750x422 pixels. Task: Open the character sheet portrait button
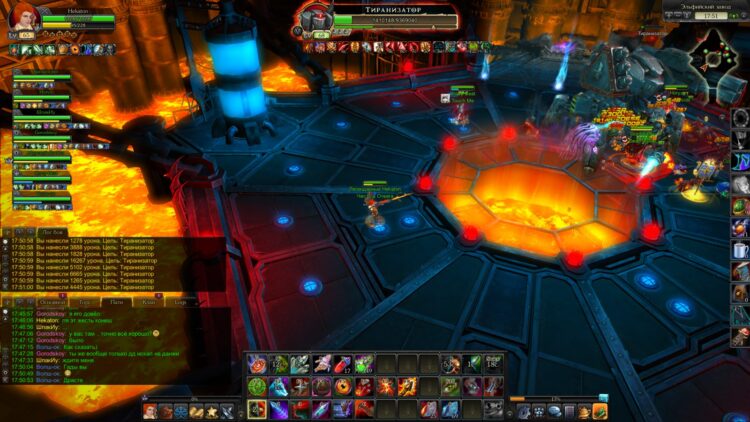coord(150,410)
